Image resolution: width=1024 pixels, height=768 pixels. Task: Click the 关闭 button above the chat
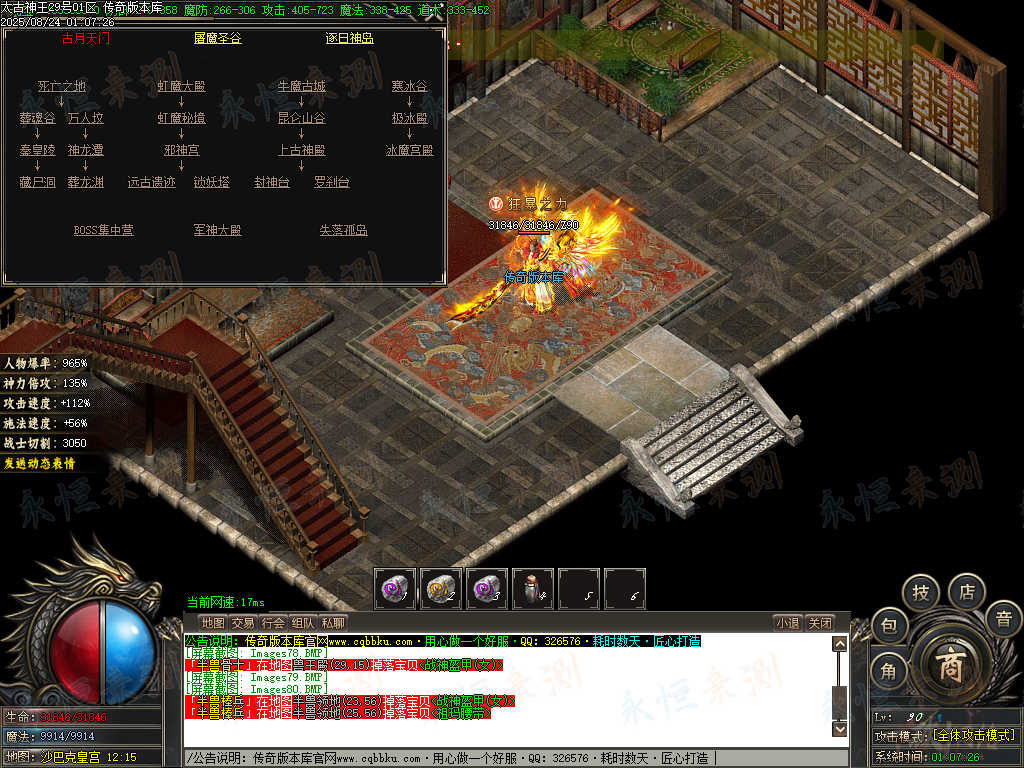pyautogui.click(x=819, y=623)
